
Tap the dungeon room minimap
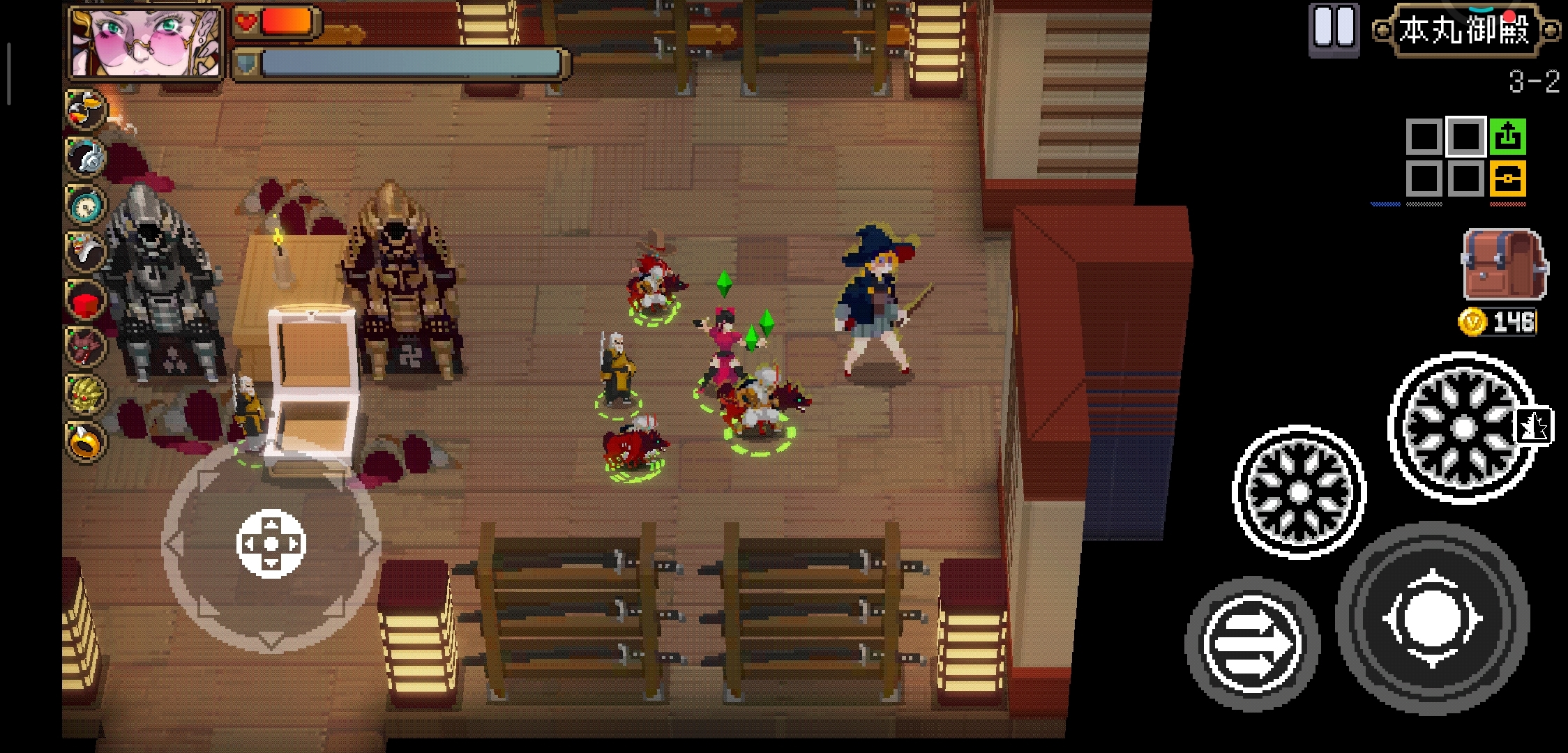tap(1465, 158)
